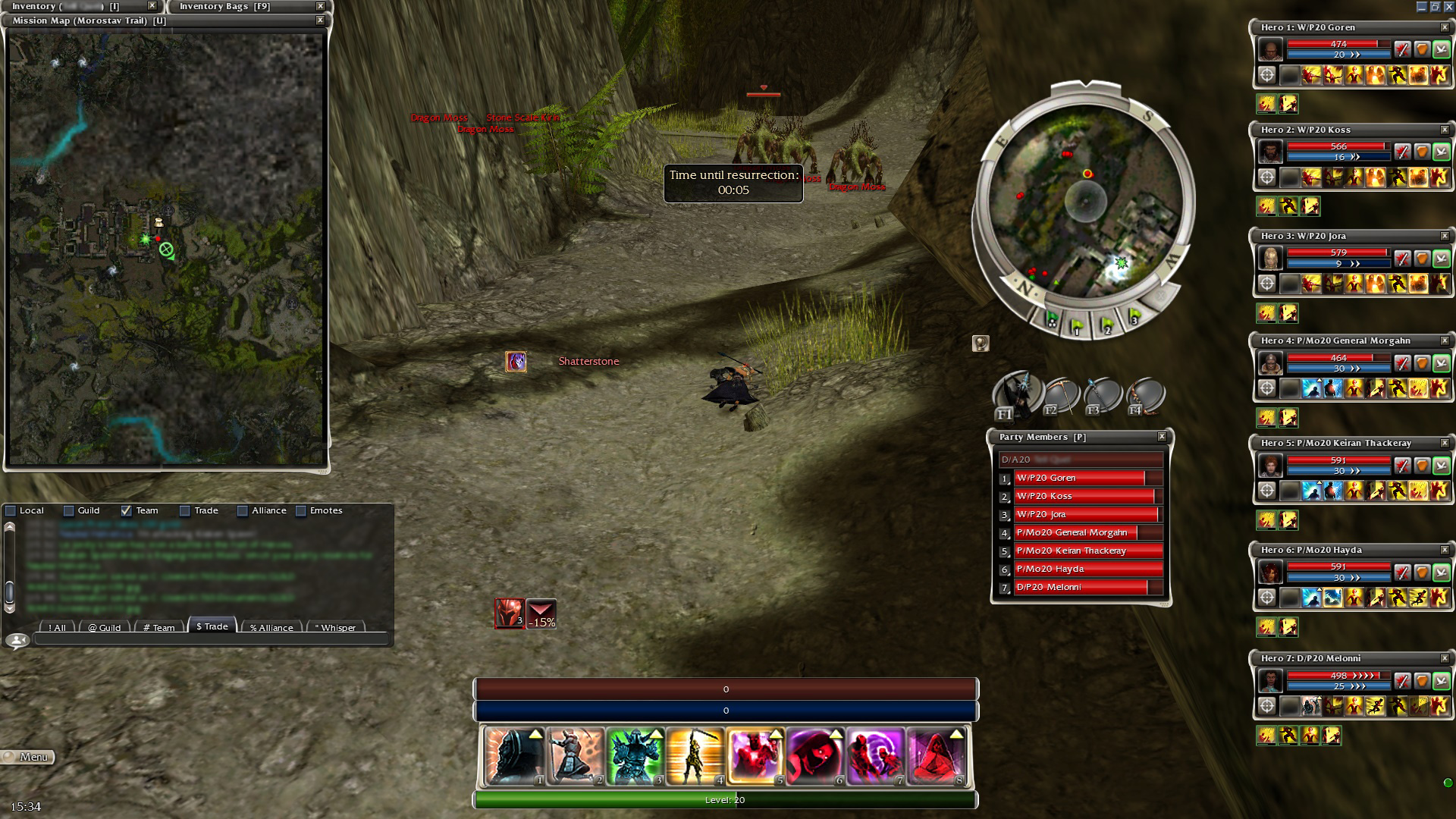This screenshot has width=1456, height=819.
Task: Click the Shatterstone skill icon
Action: pyautogui.click(x=516, y=362)
